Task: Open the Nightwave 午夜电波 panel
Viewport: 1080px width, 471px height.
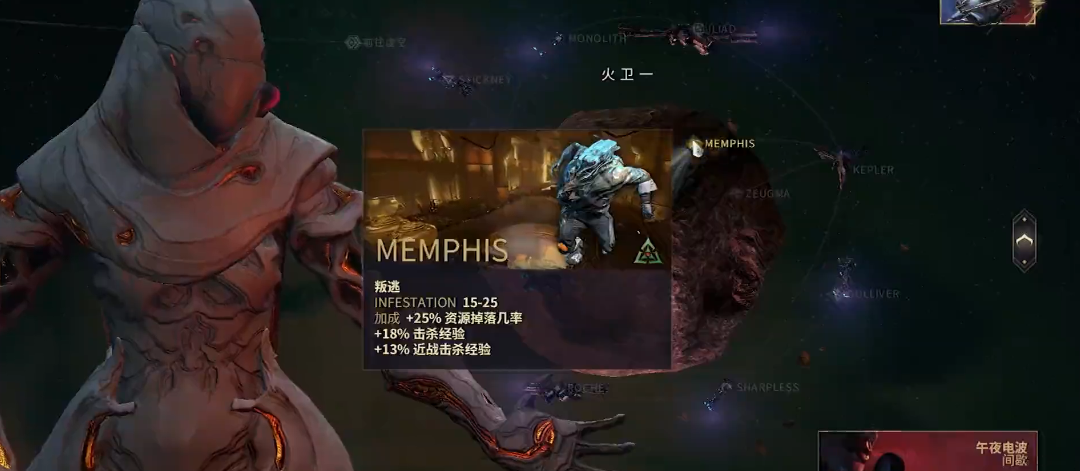Action: pos(927,451)
